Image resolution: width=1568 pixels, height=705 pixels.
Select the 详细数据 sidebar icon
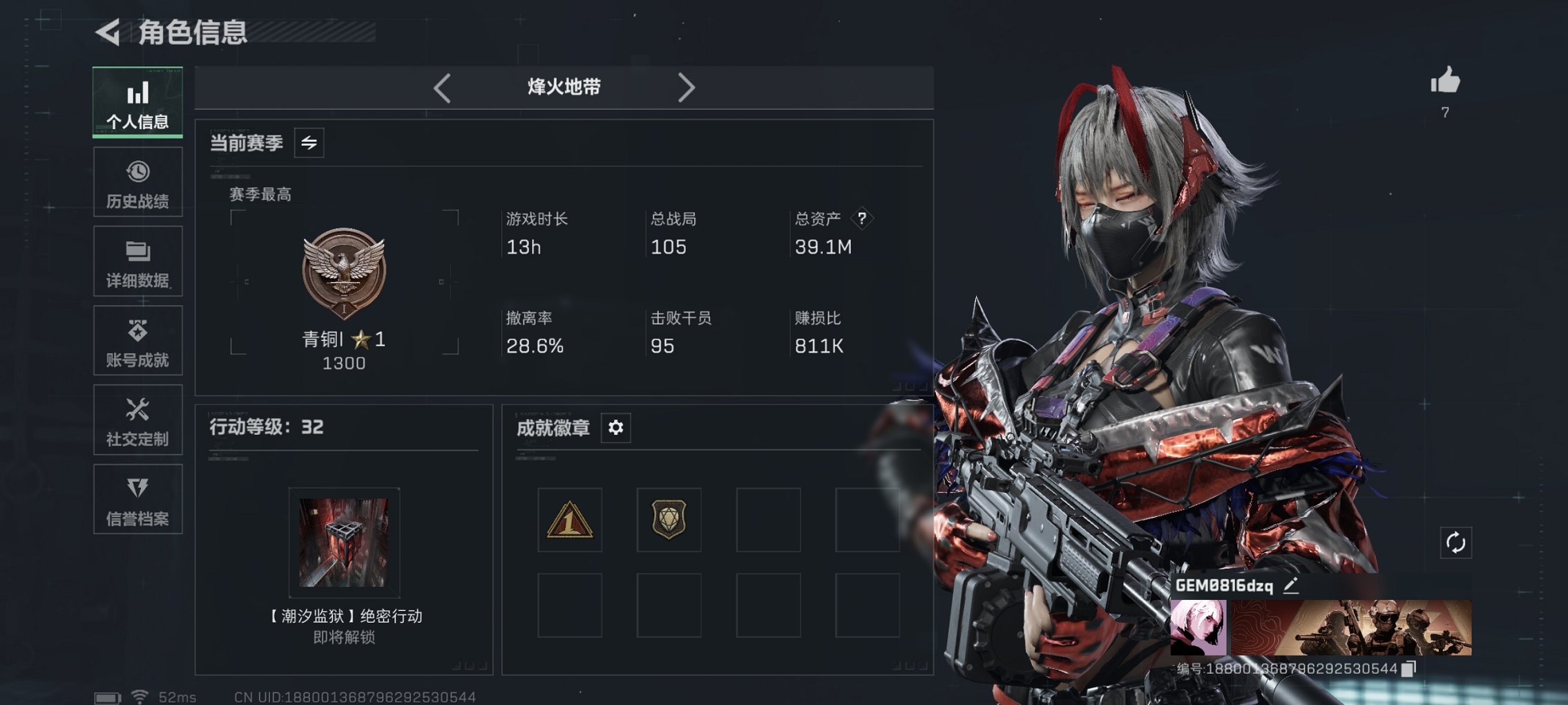137,261
